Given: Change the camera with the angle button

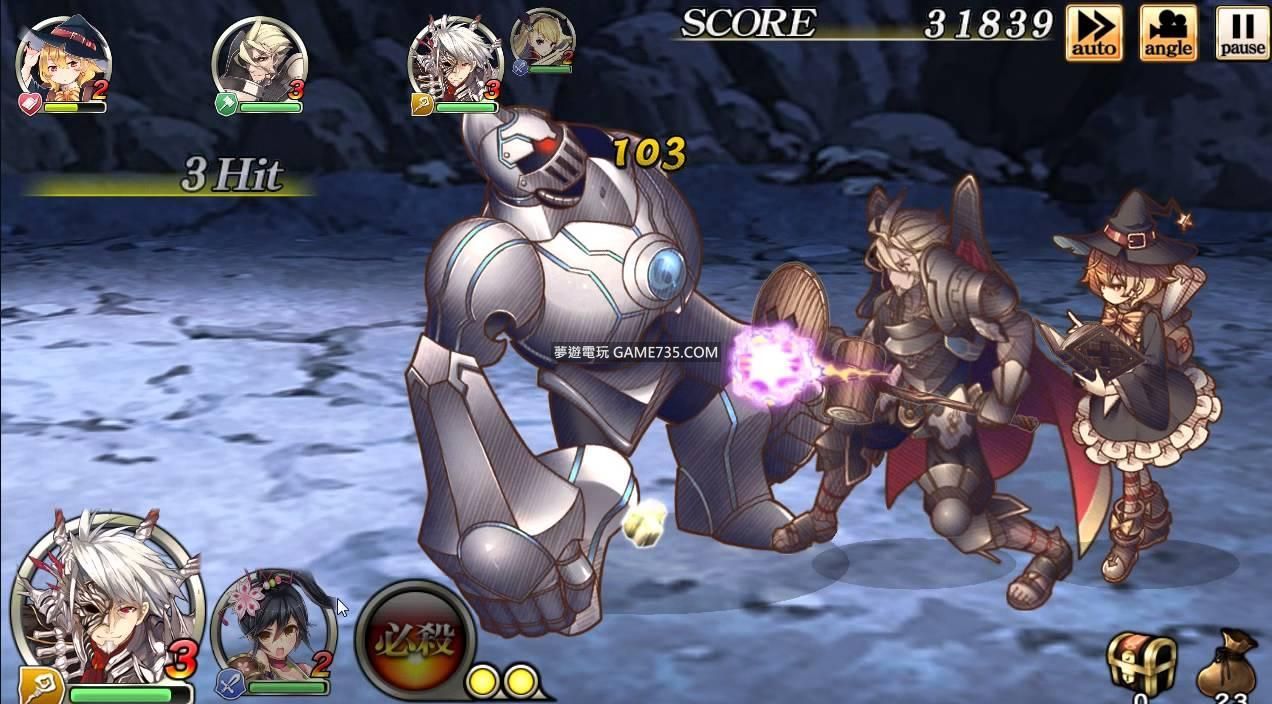Looking at the screenshot, I should [1168, 33].
